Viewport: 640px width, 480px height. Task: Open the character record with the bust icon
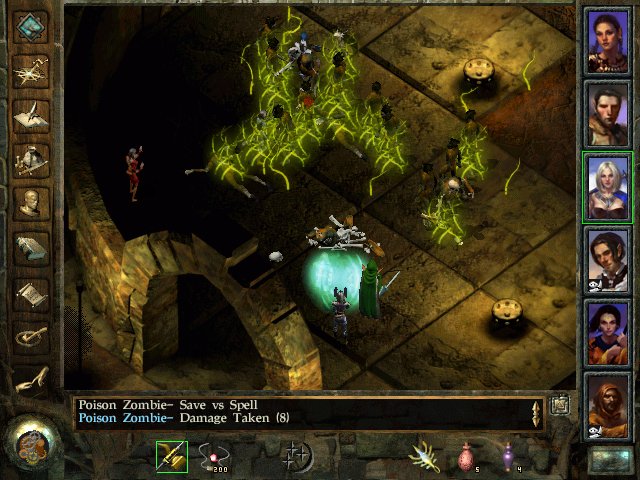(x=33, y=203)
